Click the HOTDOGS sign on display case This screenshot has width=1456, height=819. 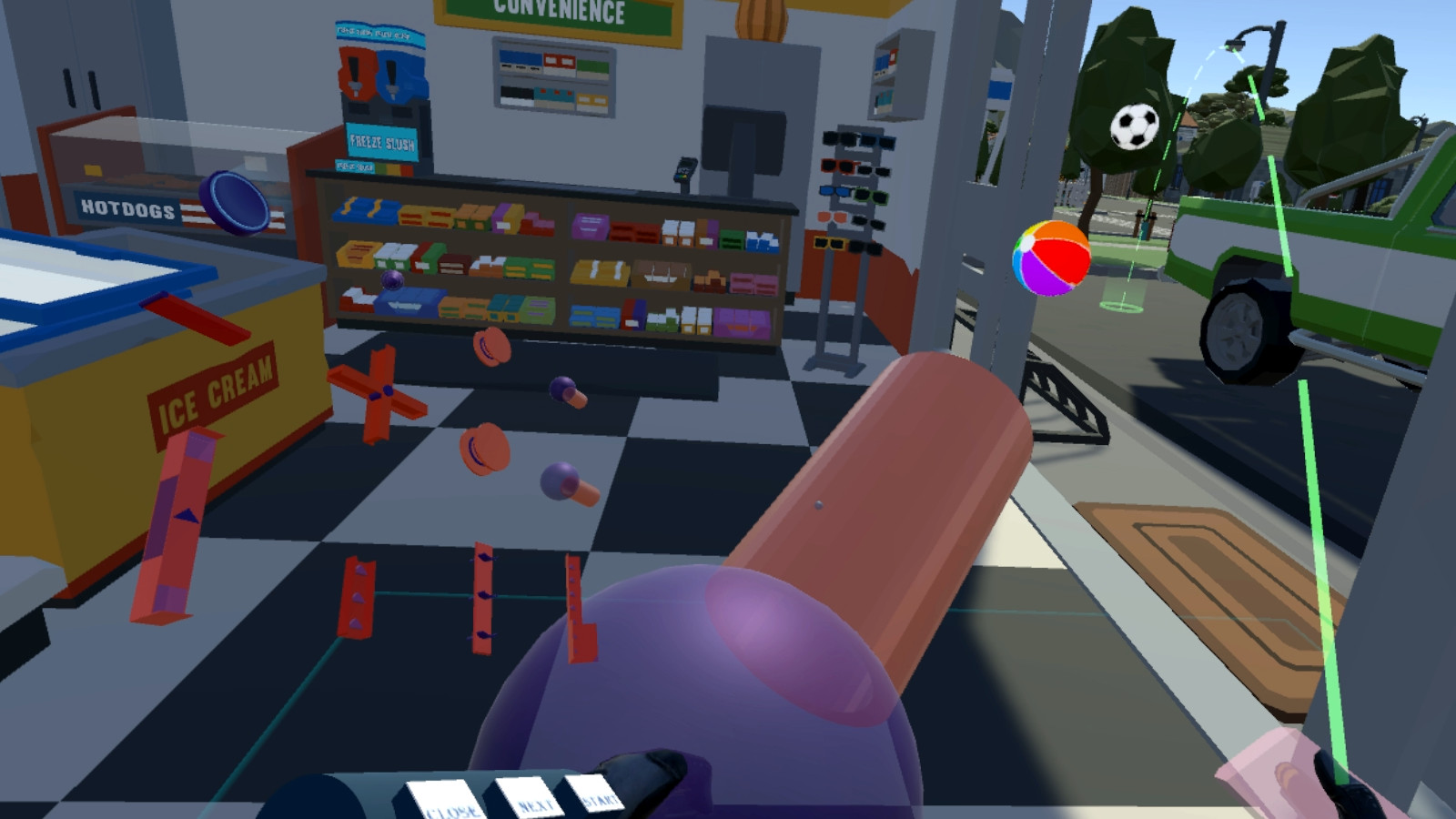point(127,211)
